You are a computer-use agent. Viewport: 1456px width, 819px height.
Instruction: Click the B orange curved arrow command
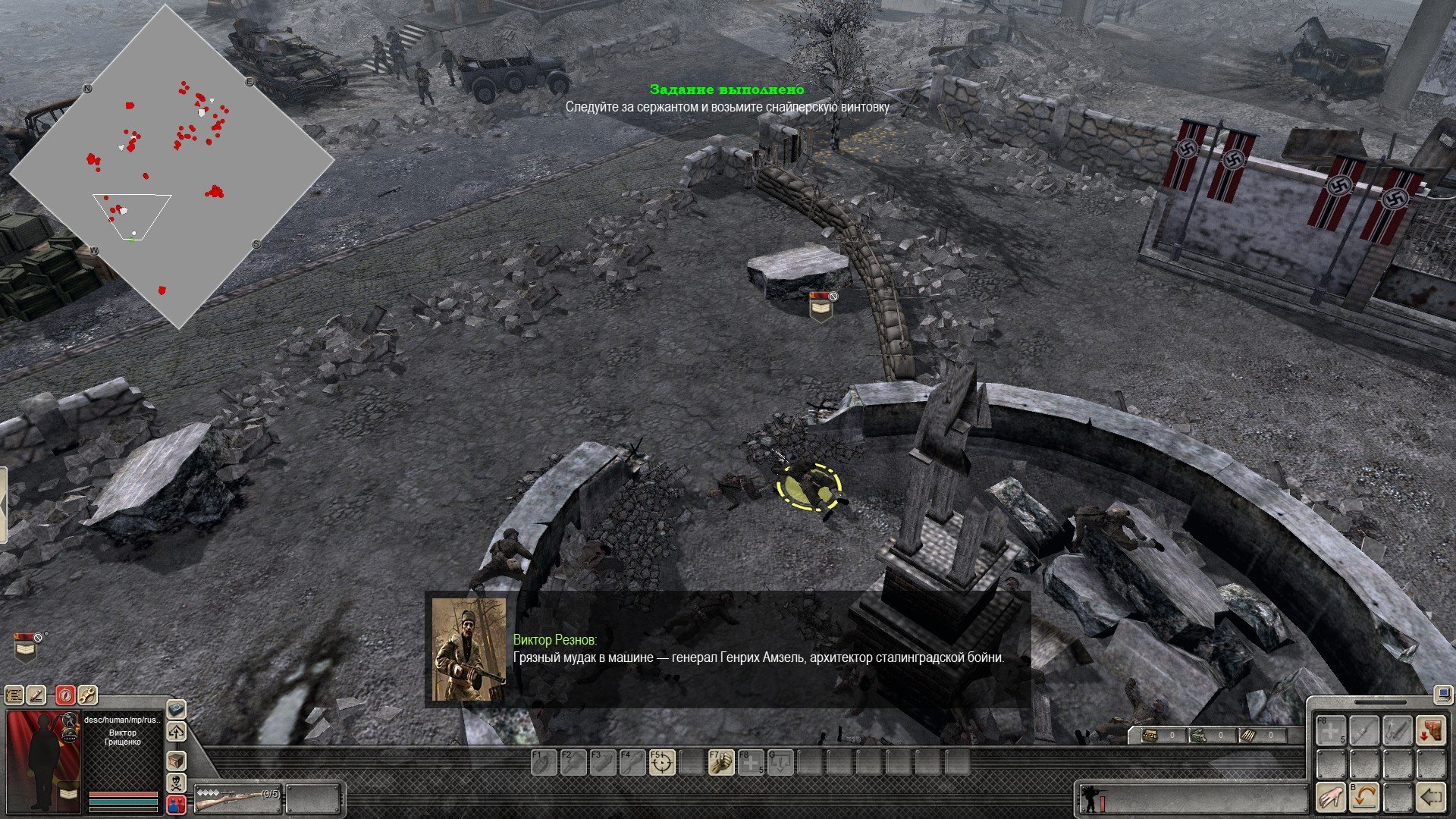[x=1364, y=797]
